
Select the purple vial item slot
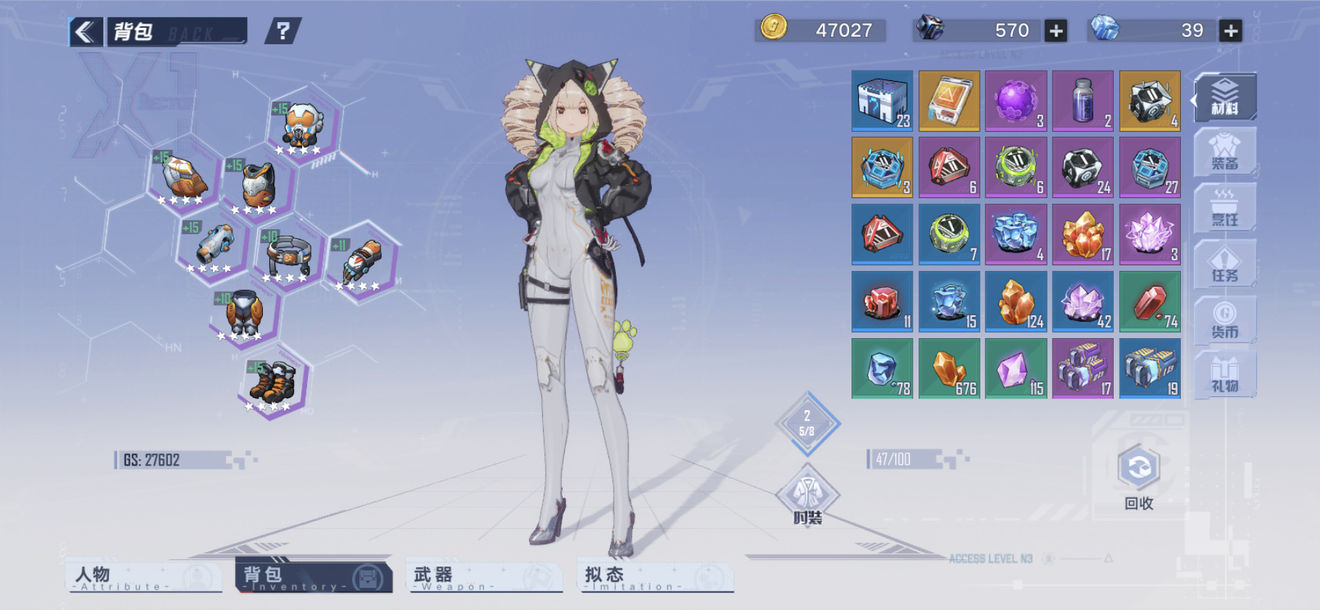point(1082,101)
